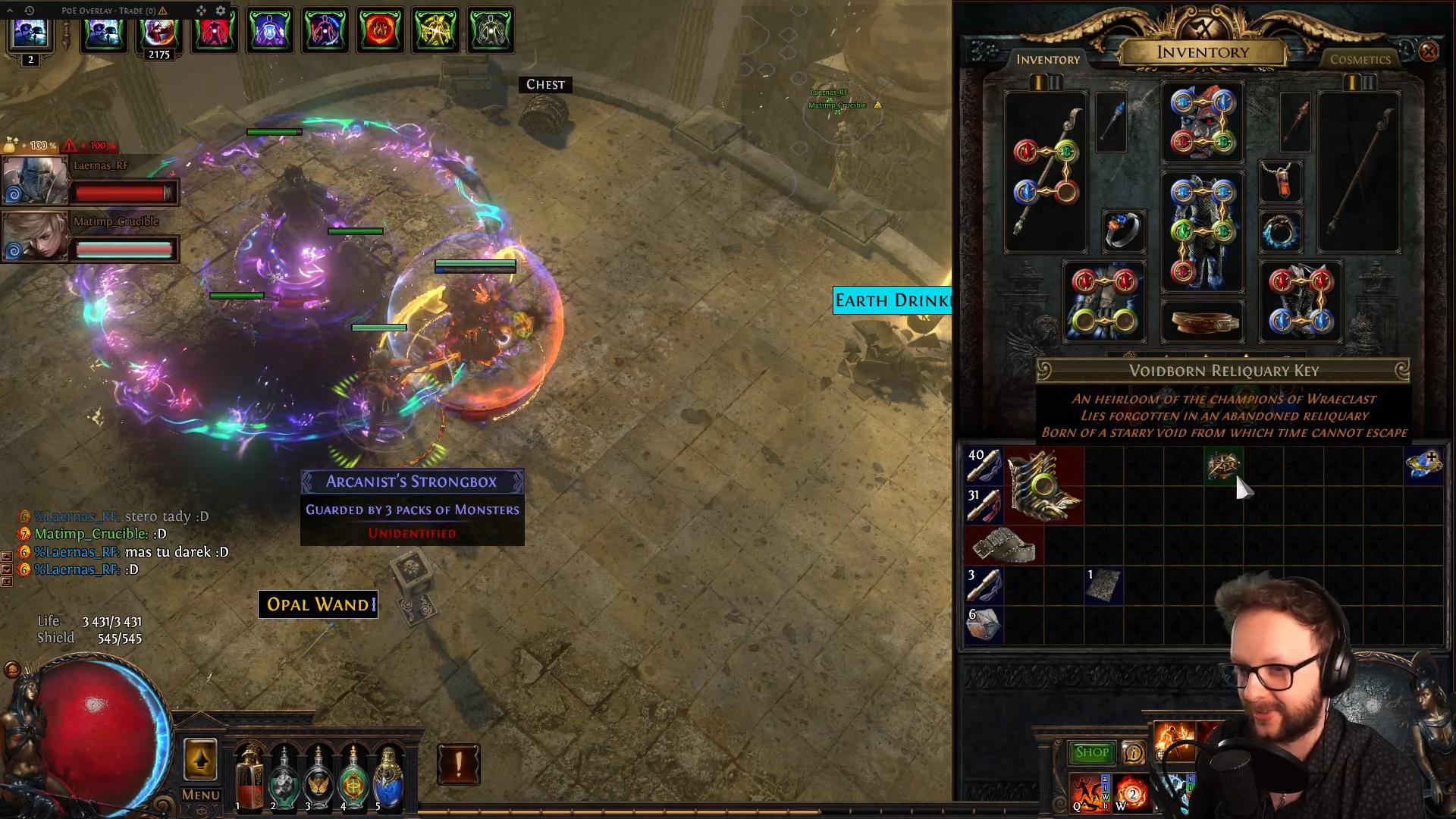Open the green Shop button

click(1091, 752)
